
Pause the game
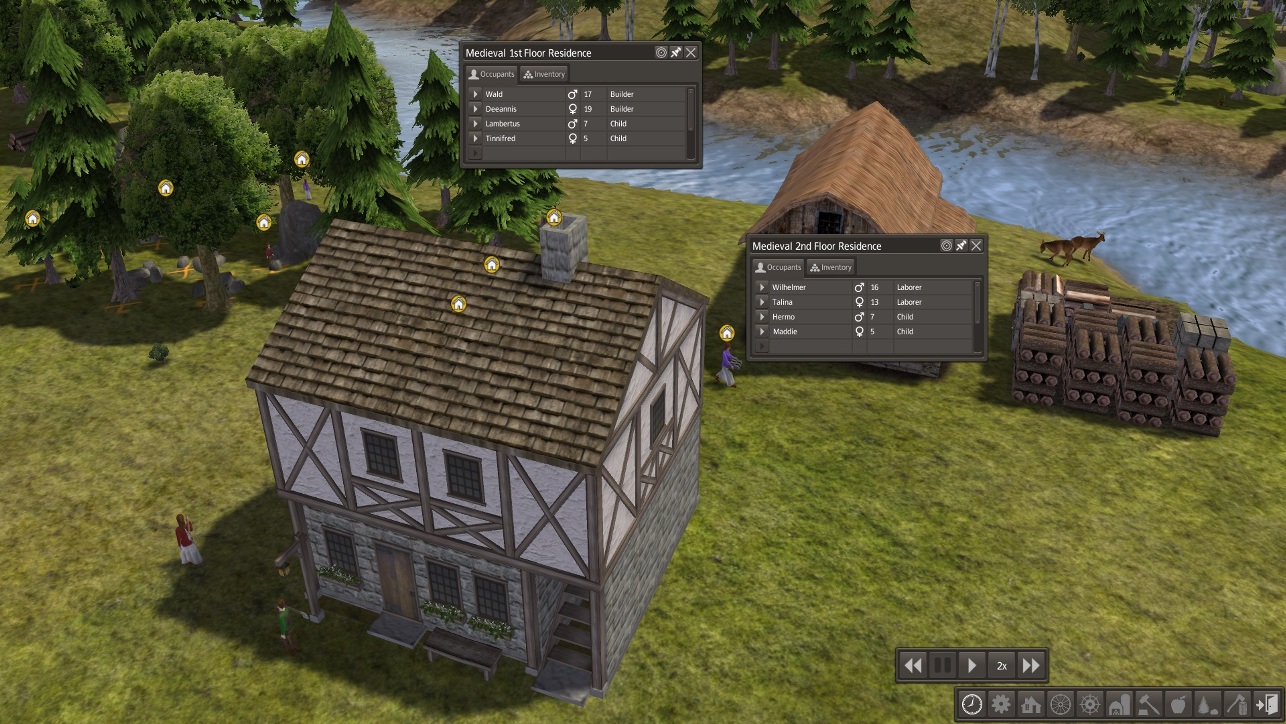pos(942,665)
